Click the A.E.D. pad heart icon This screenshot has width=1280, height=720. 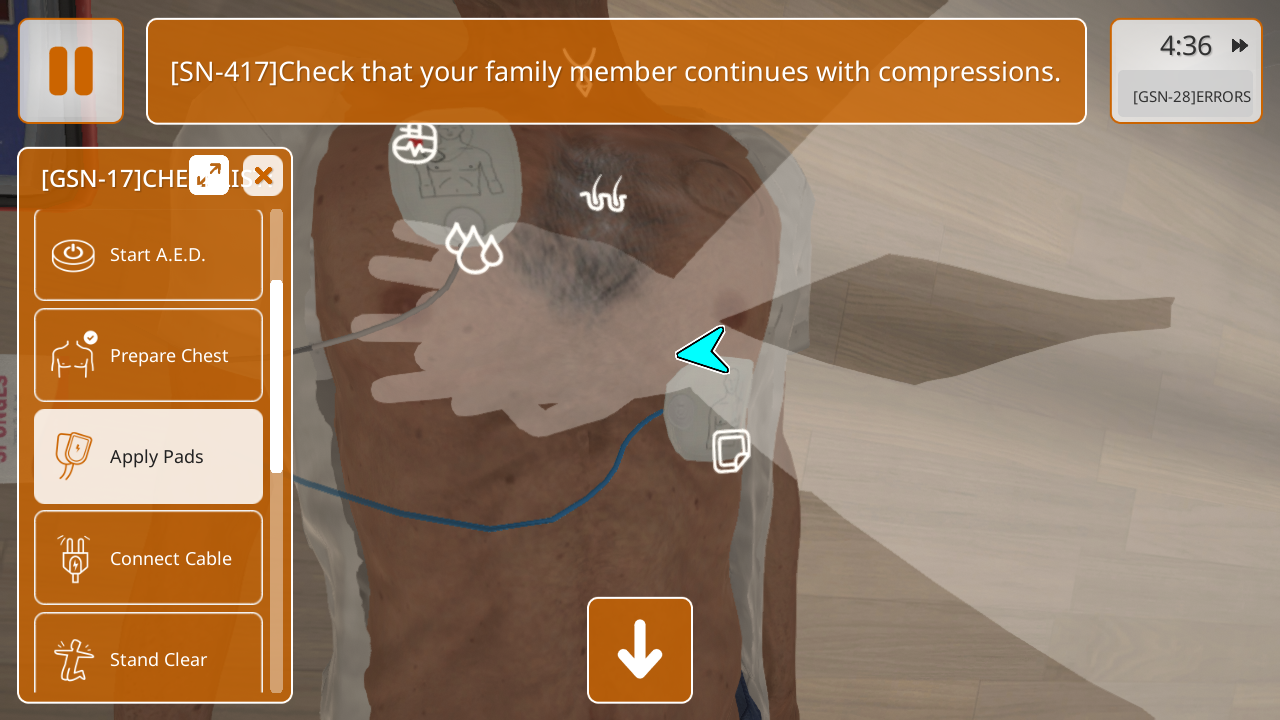414,143
